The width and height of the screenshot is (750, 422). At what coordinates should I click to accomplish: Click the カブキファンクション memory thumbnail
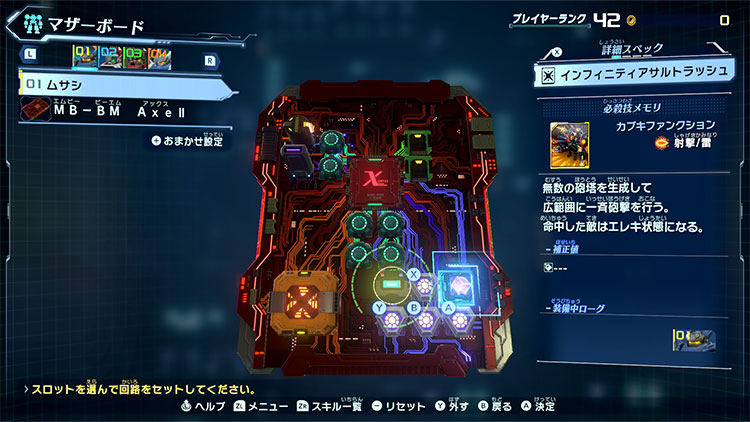(x=569, y=142)
